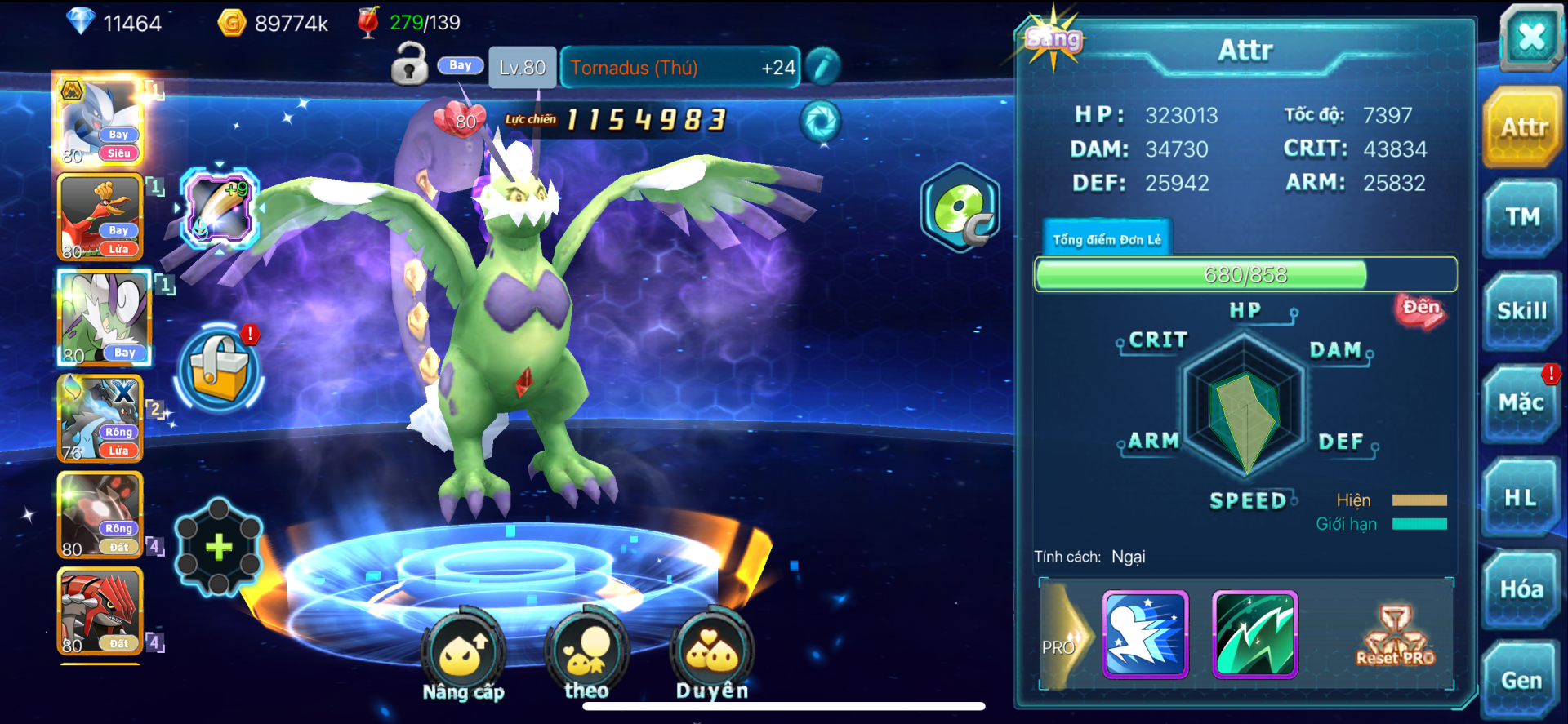The image size is (1568, 724).
Task: Toggle the padlock lock icon
Action: [x=409, y=65]
